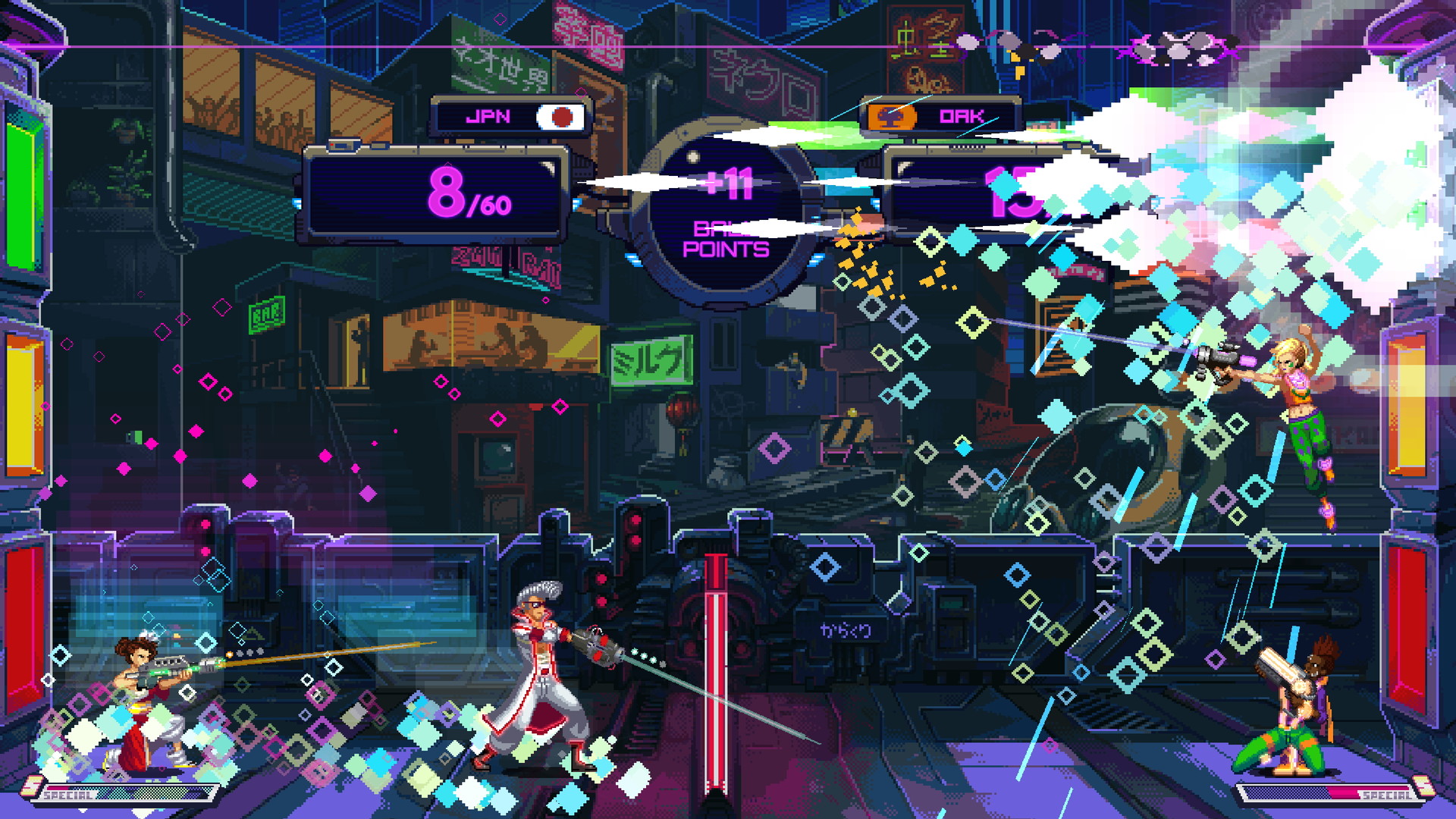
Task: Select the JPN team nameplate tab
Action: [510, 115]
